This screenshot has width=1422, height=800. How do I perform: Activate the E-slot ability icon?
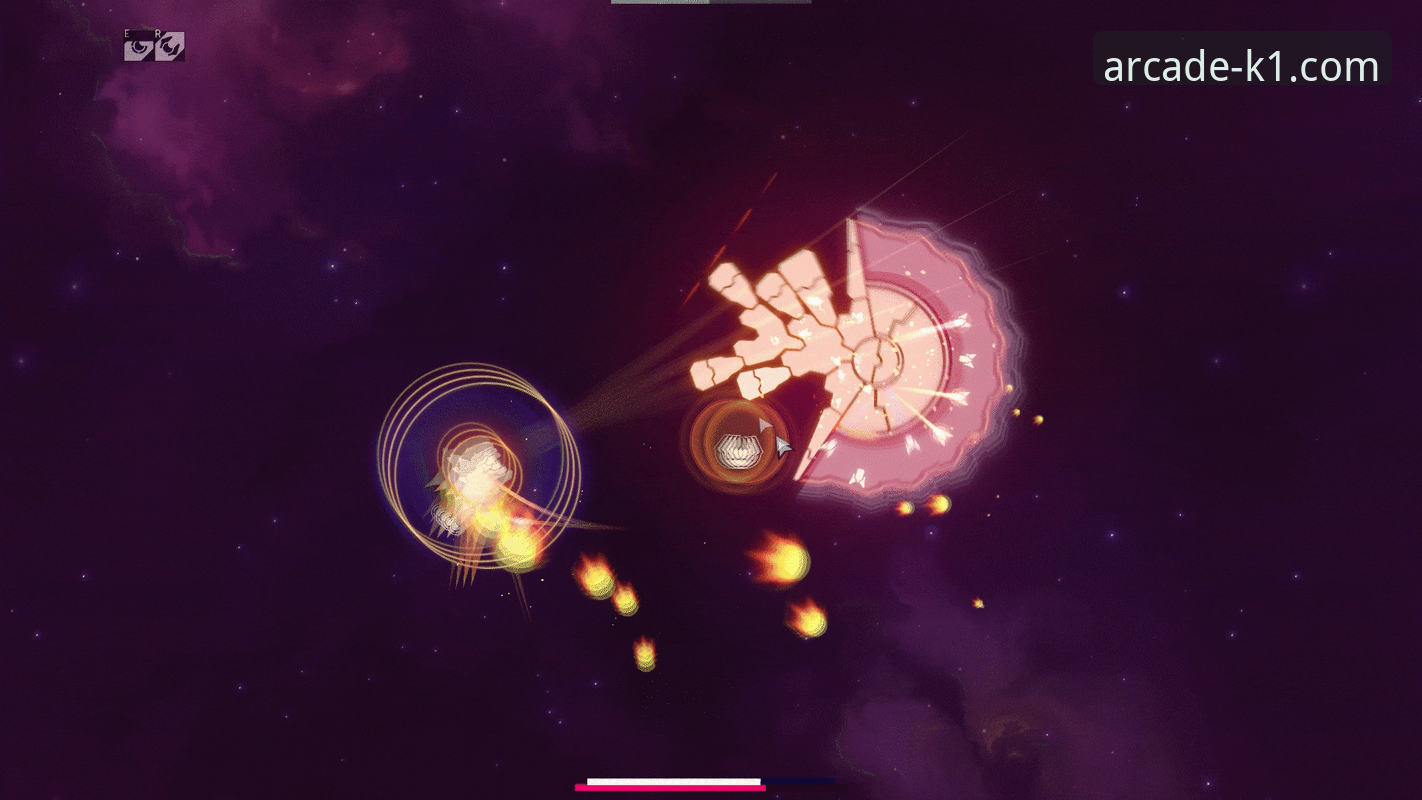tap(138, 46)
